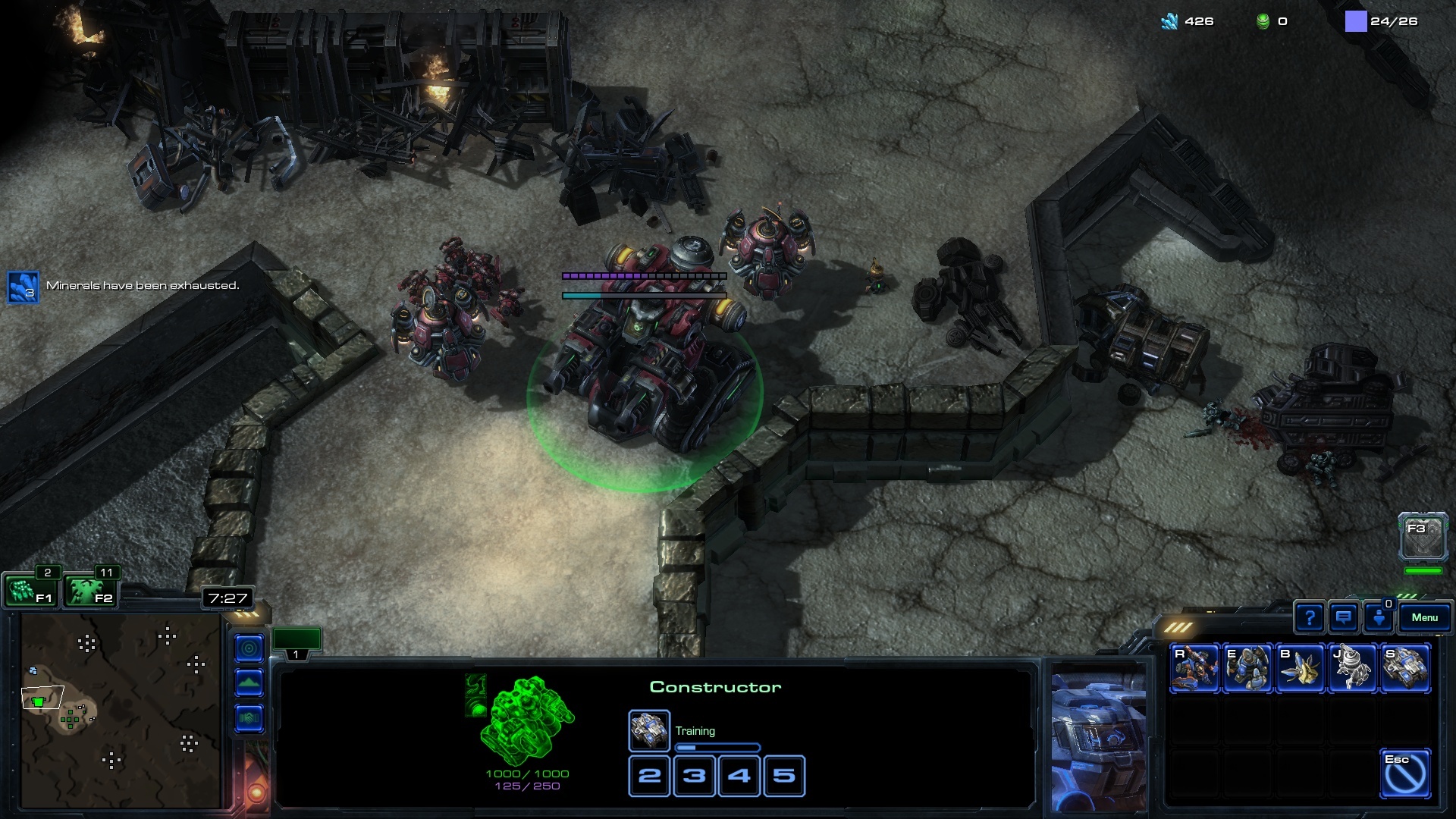Toggle the minimap alliance color mode
1456x819 pixels.
tap(249, 718)
